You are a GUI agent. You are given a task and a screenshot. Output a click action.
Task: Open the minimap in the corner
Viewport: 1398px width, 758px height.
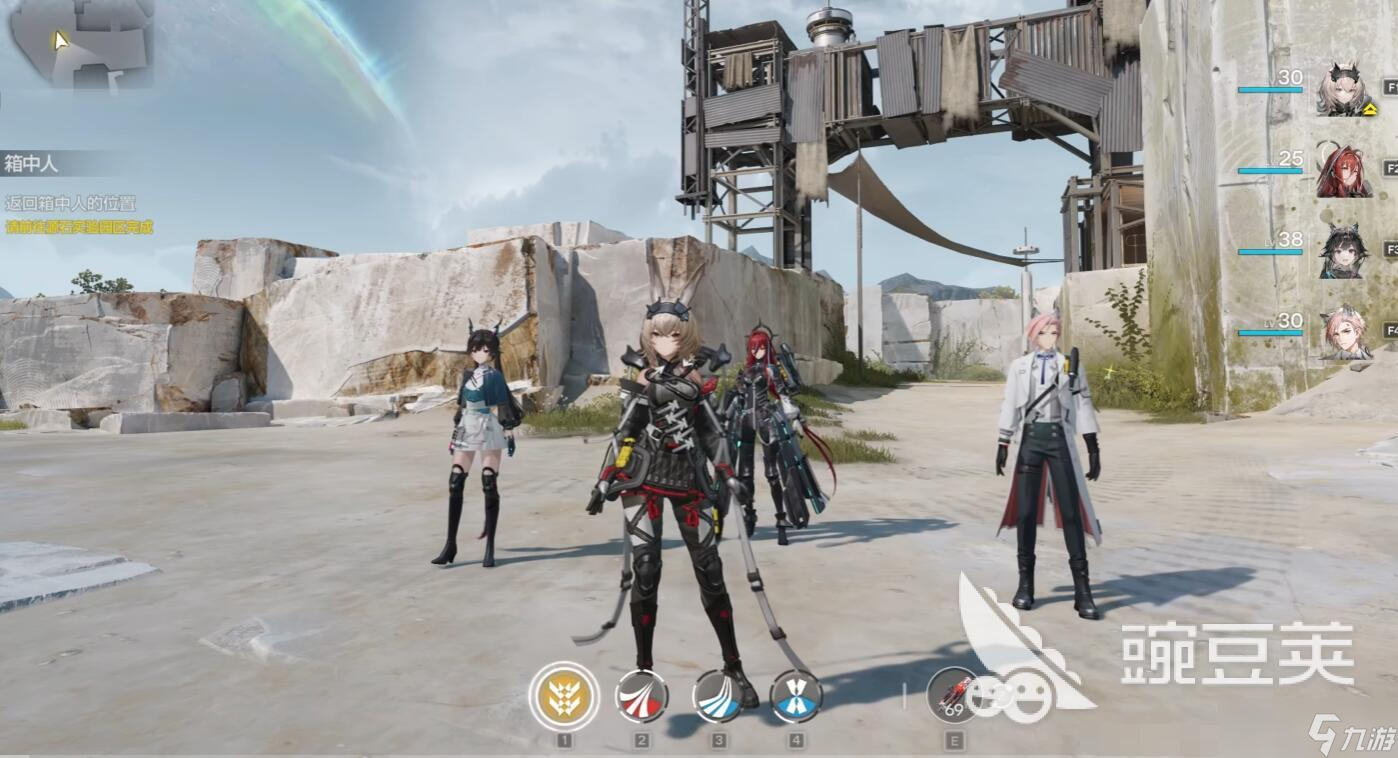[80, 44]
